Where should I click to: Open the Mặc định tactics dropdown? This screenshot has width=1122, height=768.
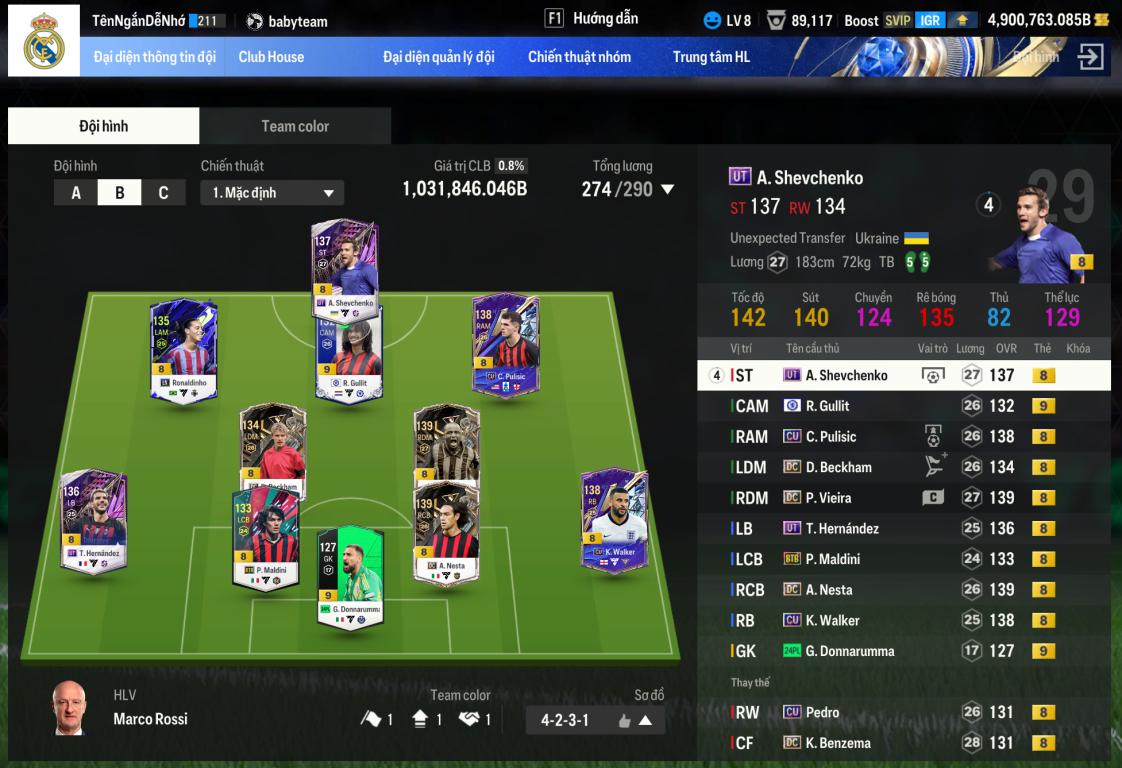point(272,193)
